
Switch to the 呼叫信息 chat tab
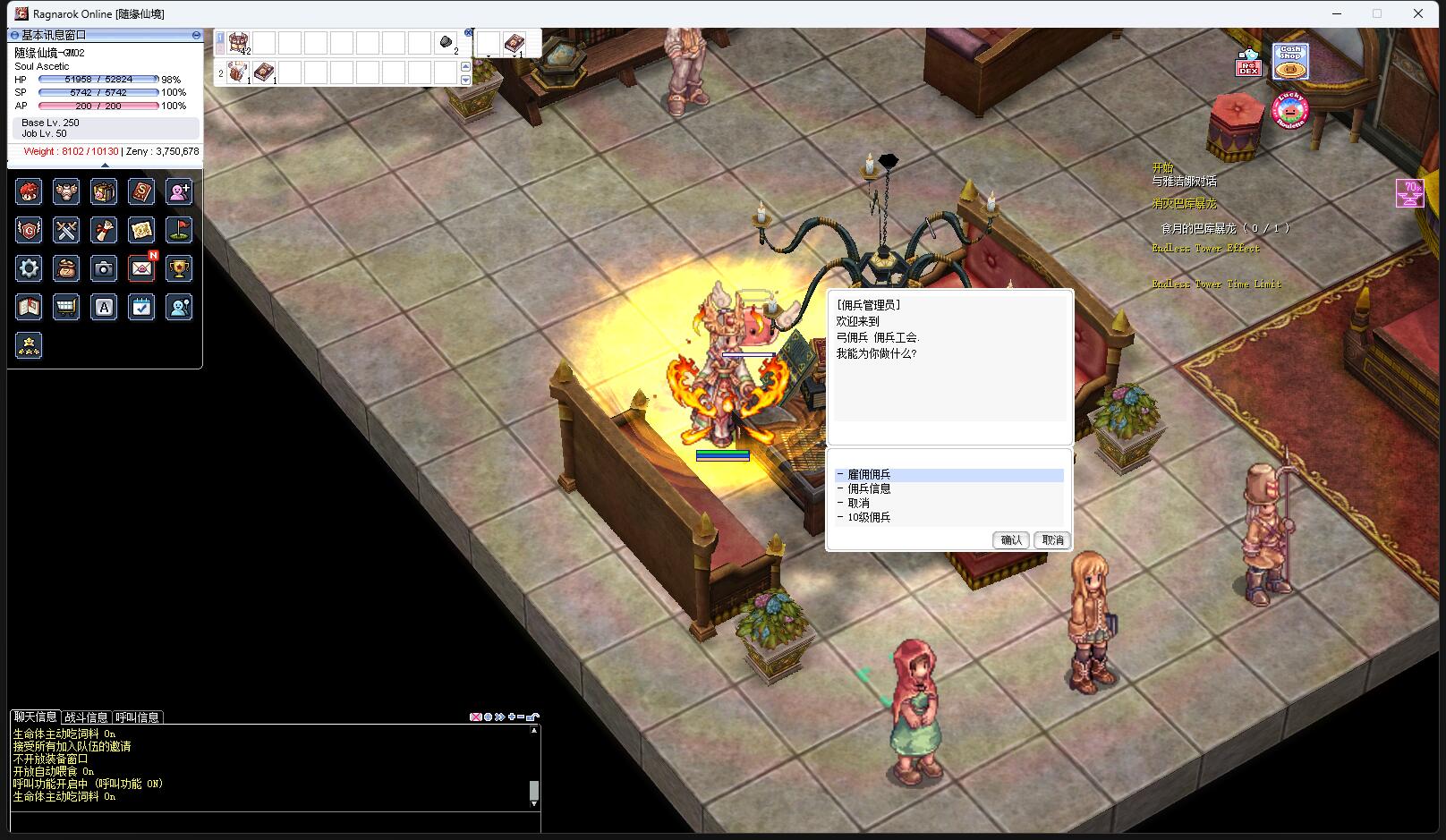pyautogui.click(x=137, y=717)
